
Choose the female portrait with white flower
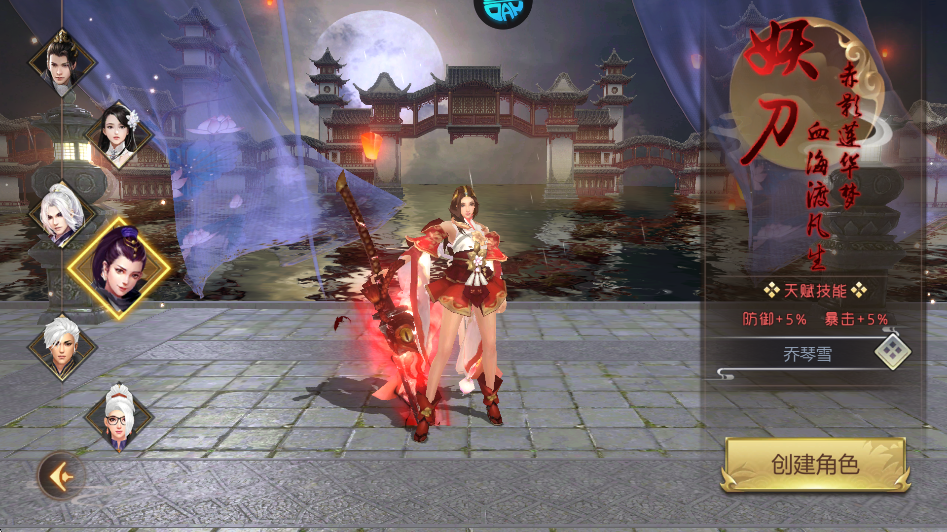(x=120, y=137)
